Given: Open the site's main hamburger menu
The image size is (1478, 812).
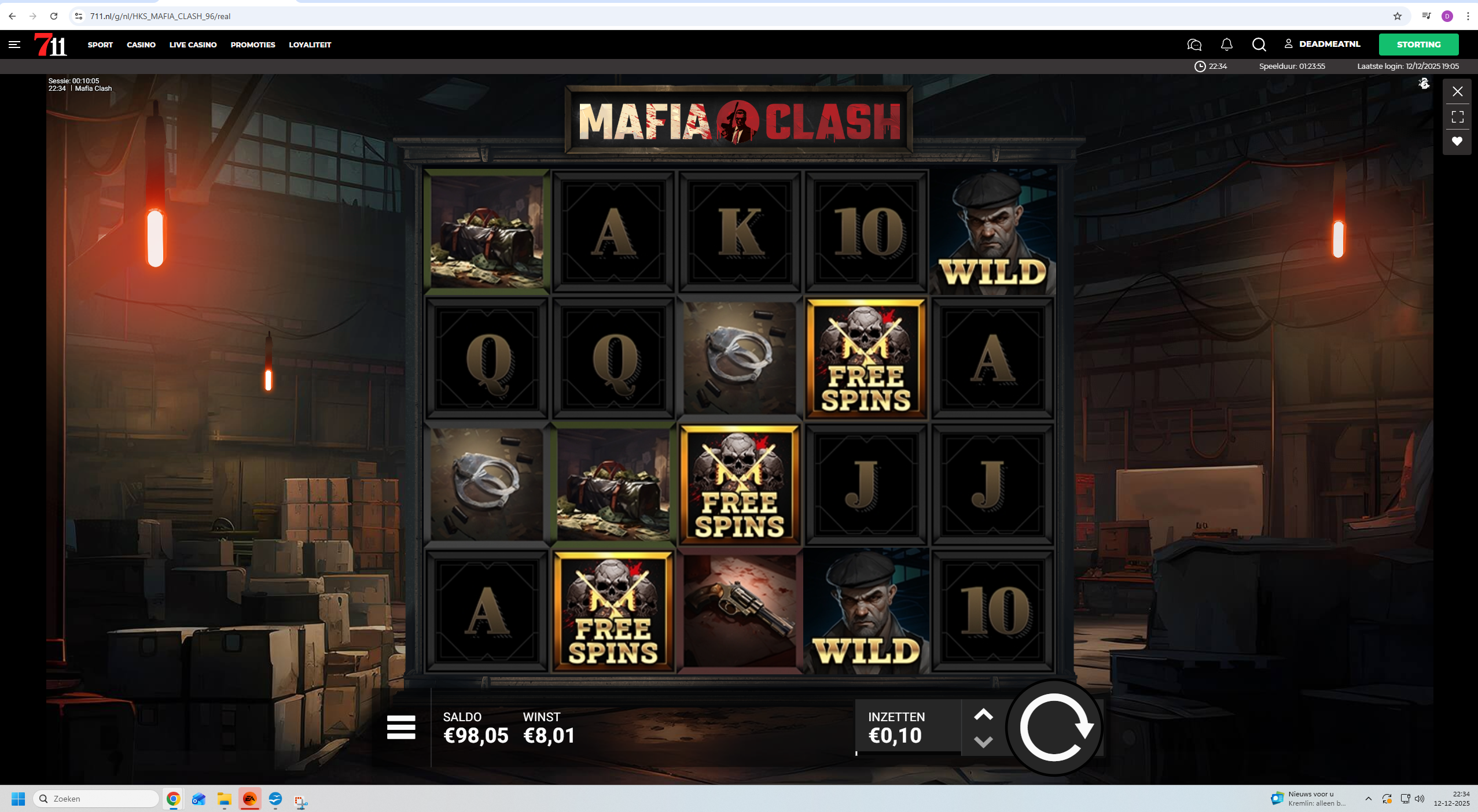Looking at the screenshot, I should (14, 45).
